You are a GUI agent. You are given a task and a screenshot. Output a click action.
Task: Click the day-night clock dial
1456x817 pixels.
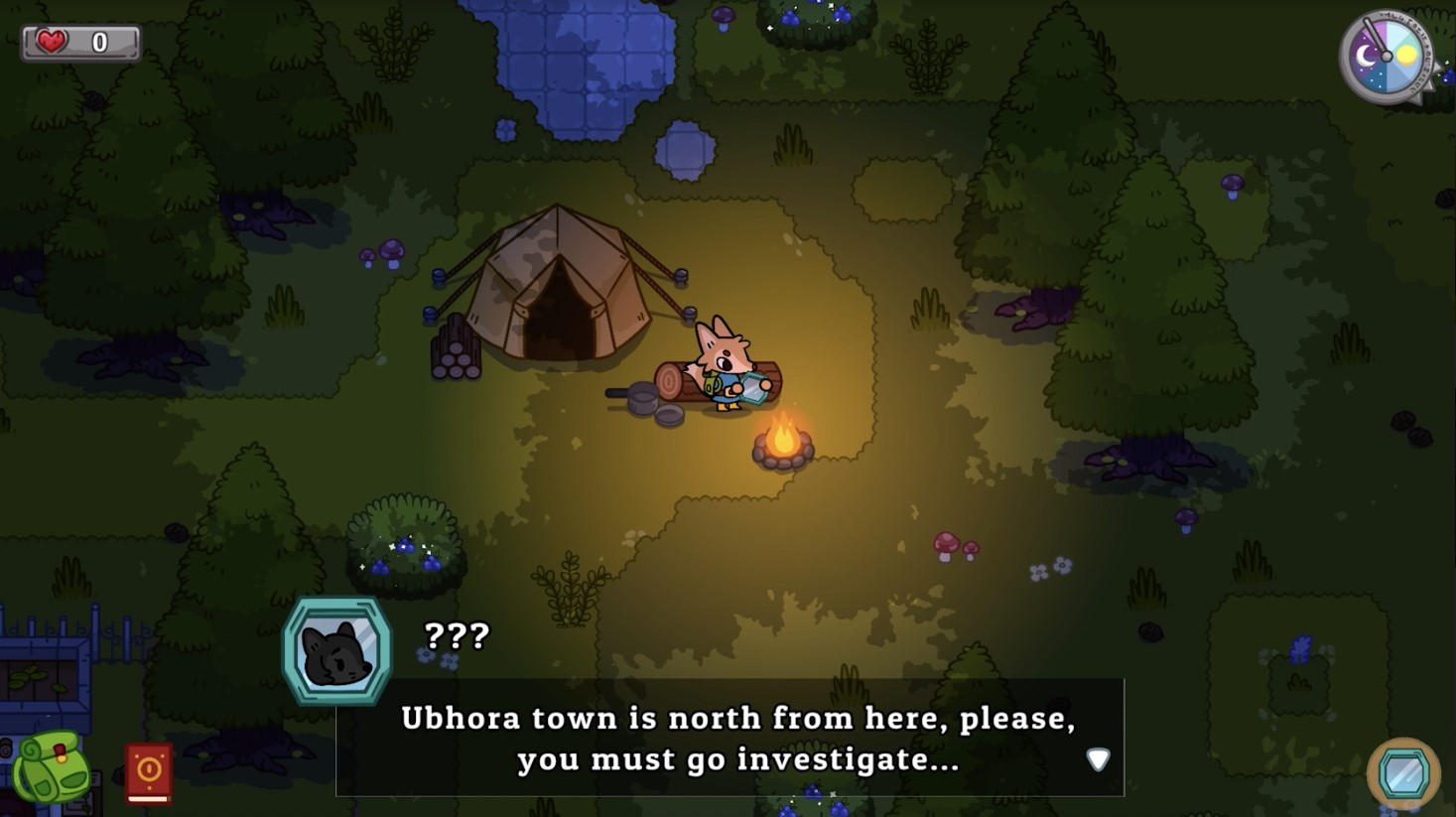coord(1387,58)
